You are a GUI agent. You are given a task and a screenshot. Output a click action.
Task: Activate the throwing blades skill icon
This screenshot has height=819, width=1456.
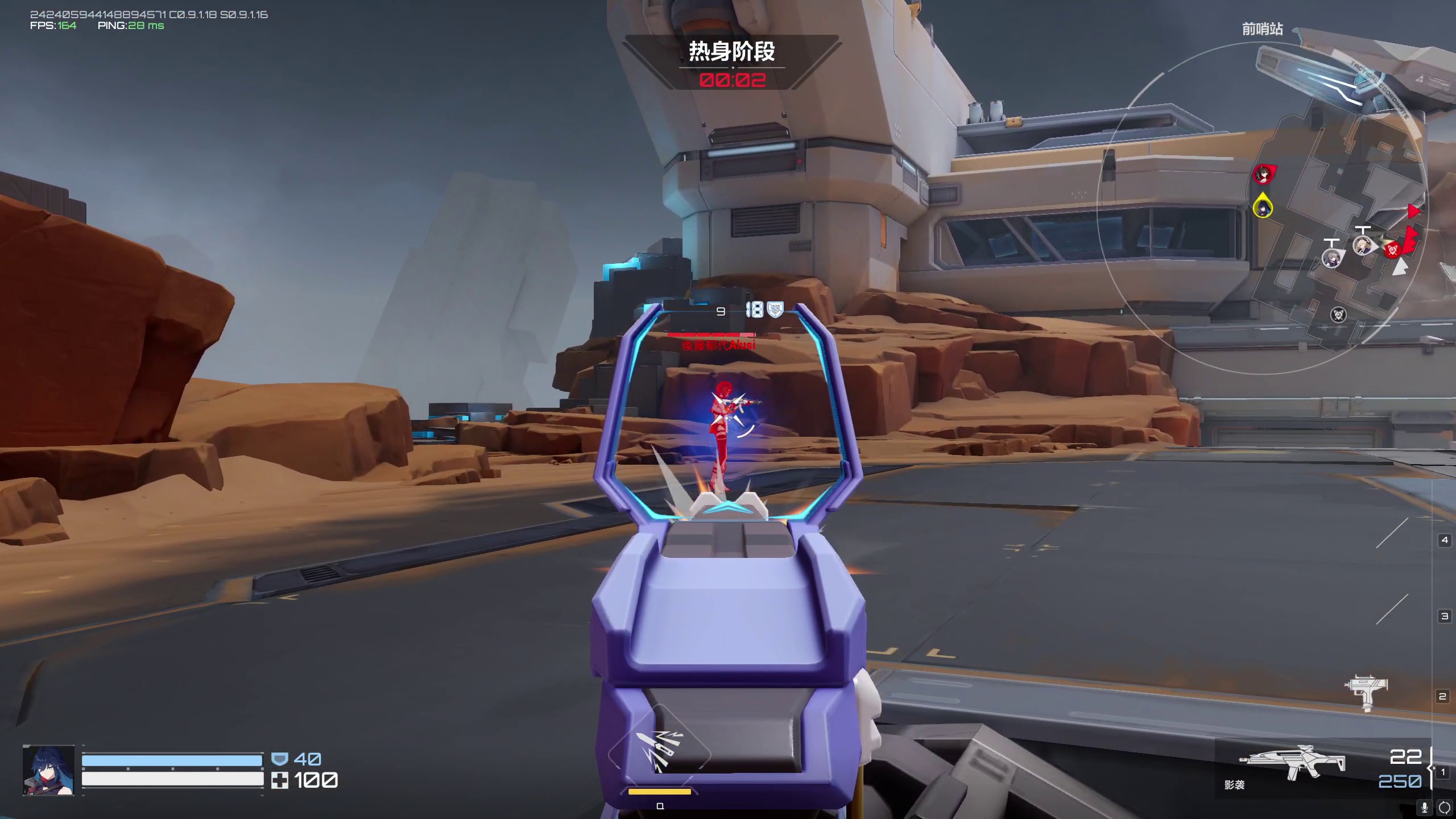[x=659, y=752]
